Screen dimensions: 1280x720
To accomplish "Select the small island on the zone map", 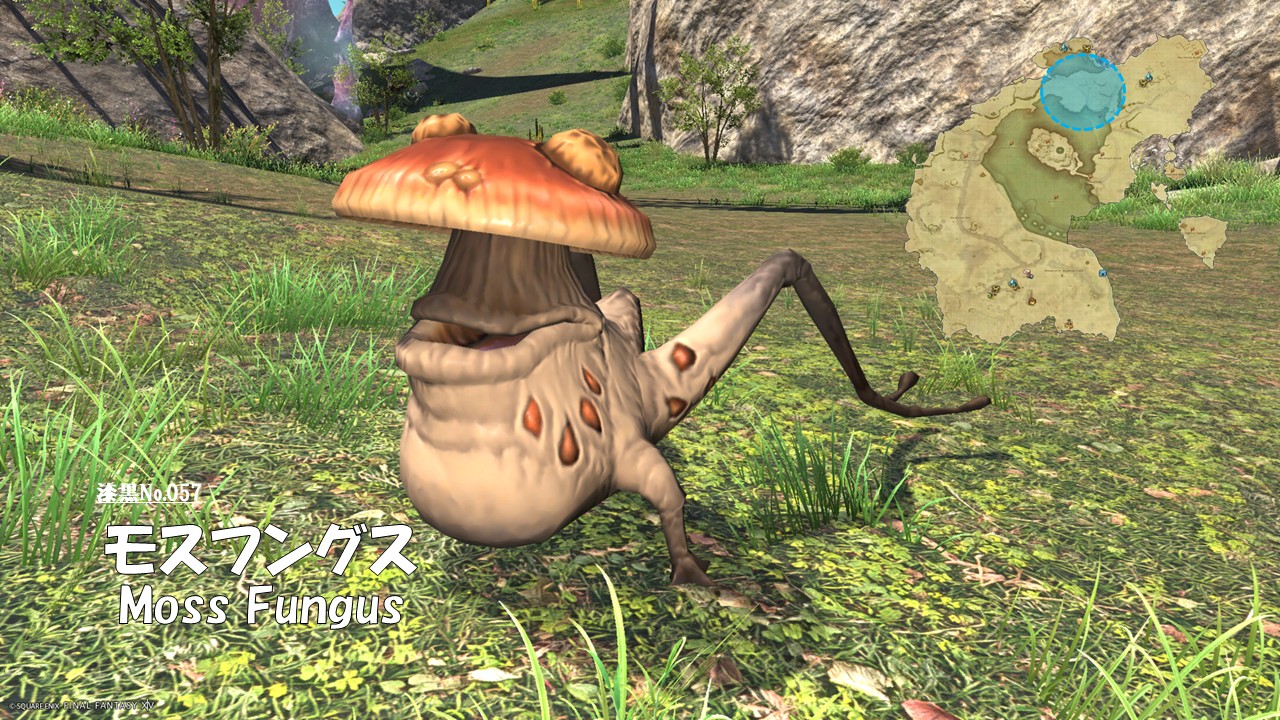I will point(1203,238).
